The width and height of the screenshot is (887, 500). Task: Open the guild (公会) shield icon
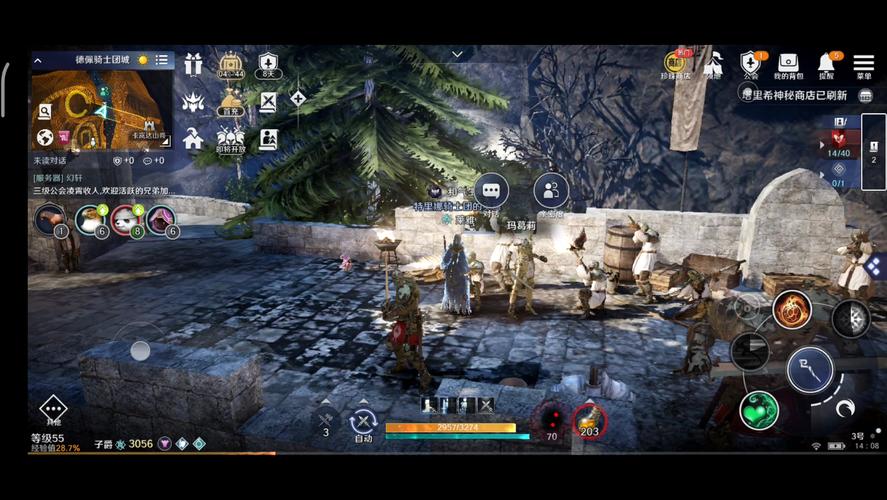[750, 65]
